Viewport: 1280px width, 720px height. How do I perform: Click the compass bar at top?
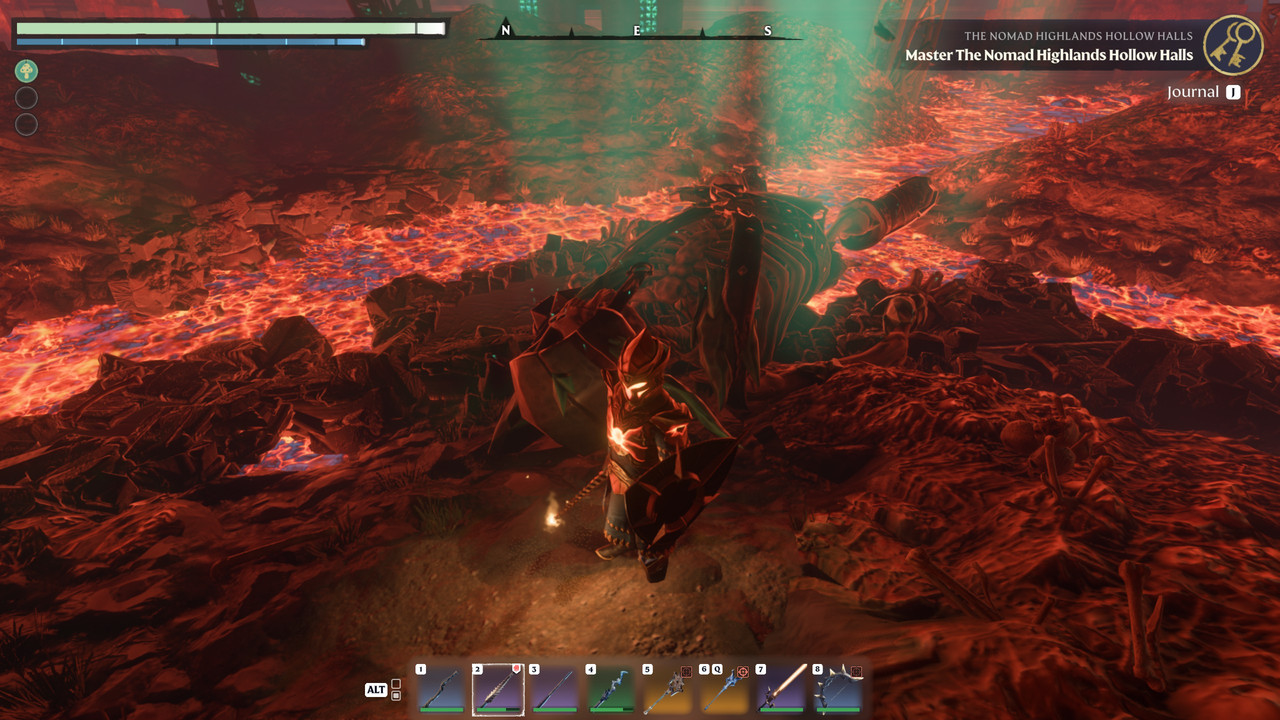click(x=638, y=32)
